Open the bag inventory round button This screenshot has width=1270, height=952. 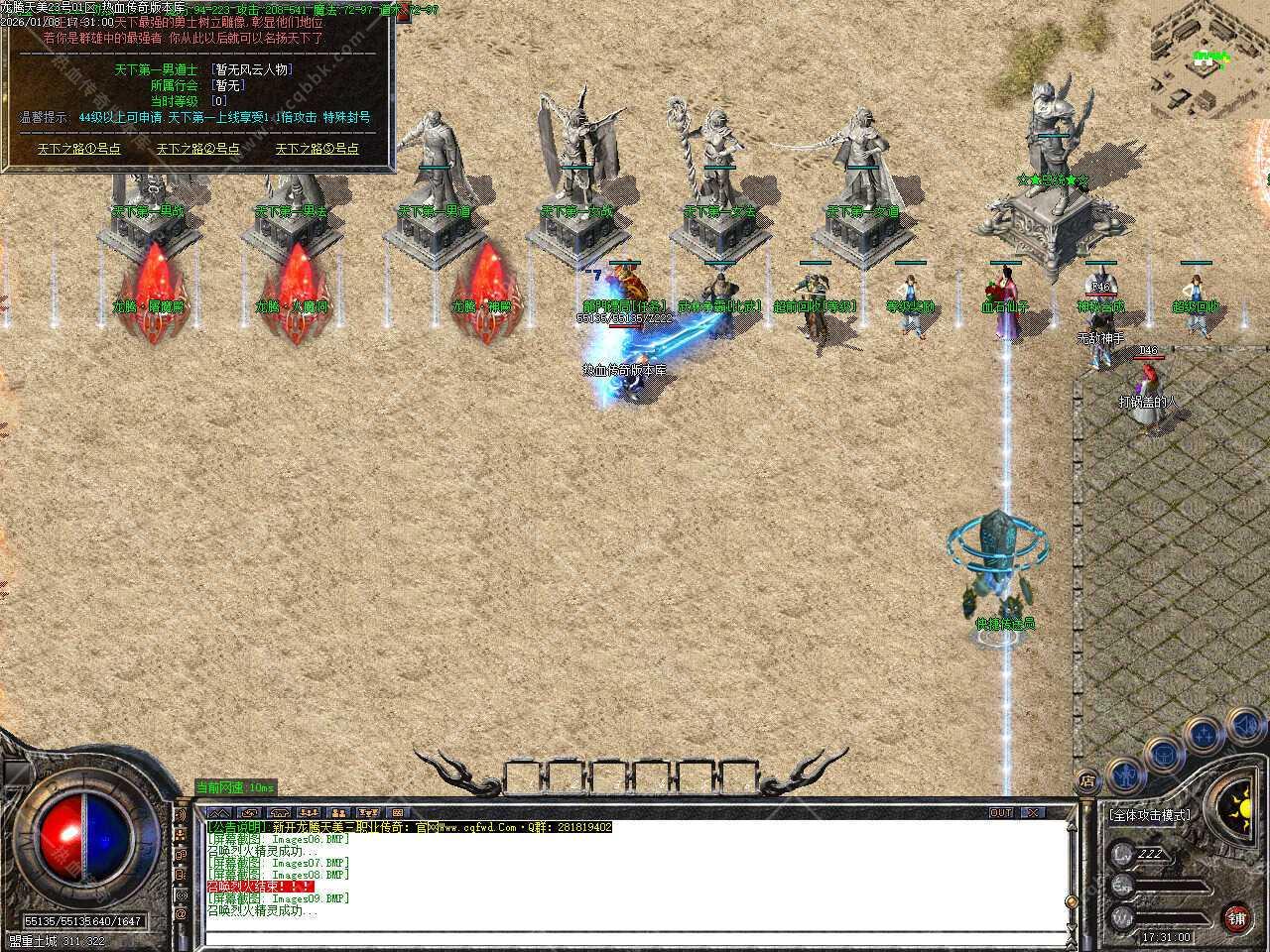tap(1165, 753)
